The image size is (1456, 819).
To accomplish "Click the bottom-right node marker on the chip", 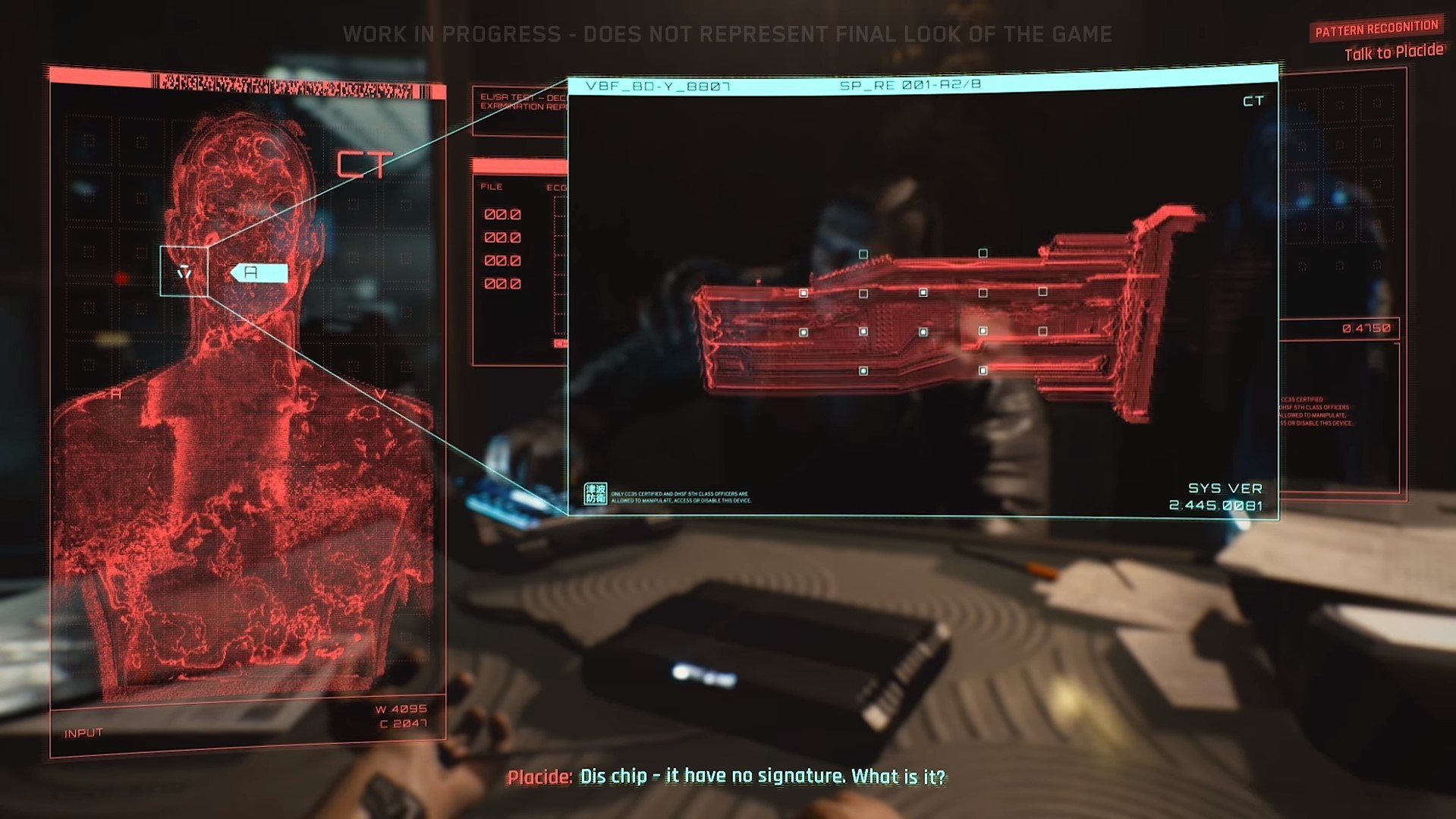I will 983,370.
